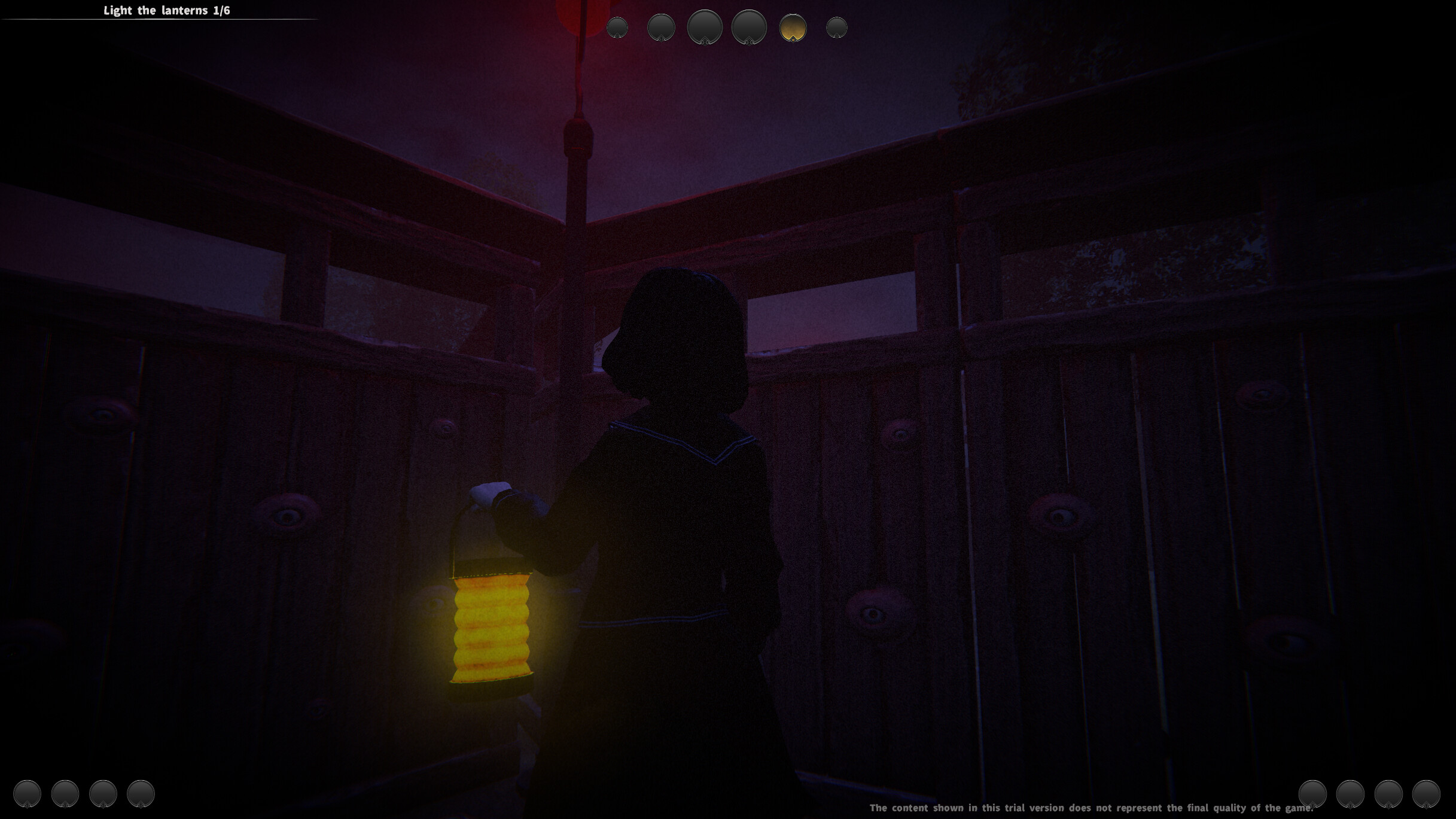Select the lit golden lantern indicator at top
The image size is (1456, 819).
click(x=794, y=27)
